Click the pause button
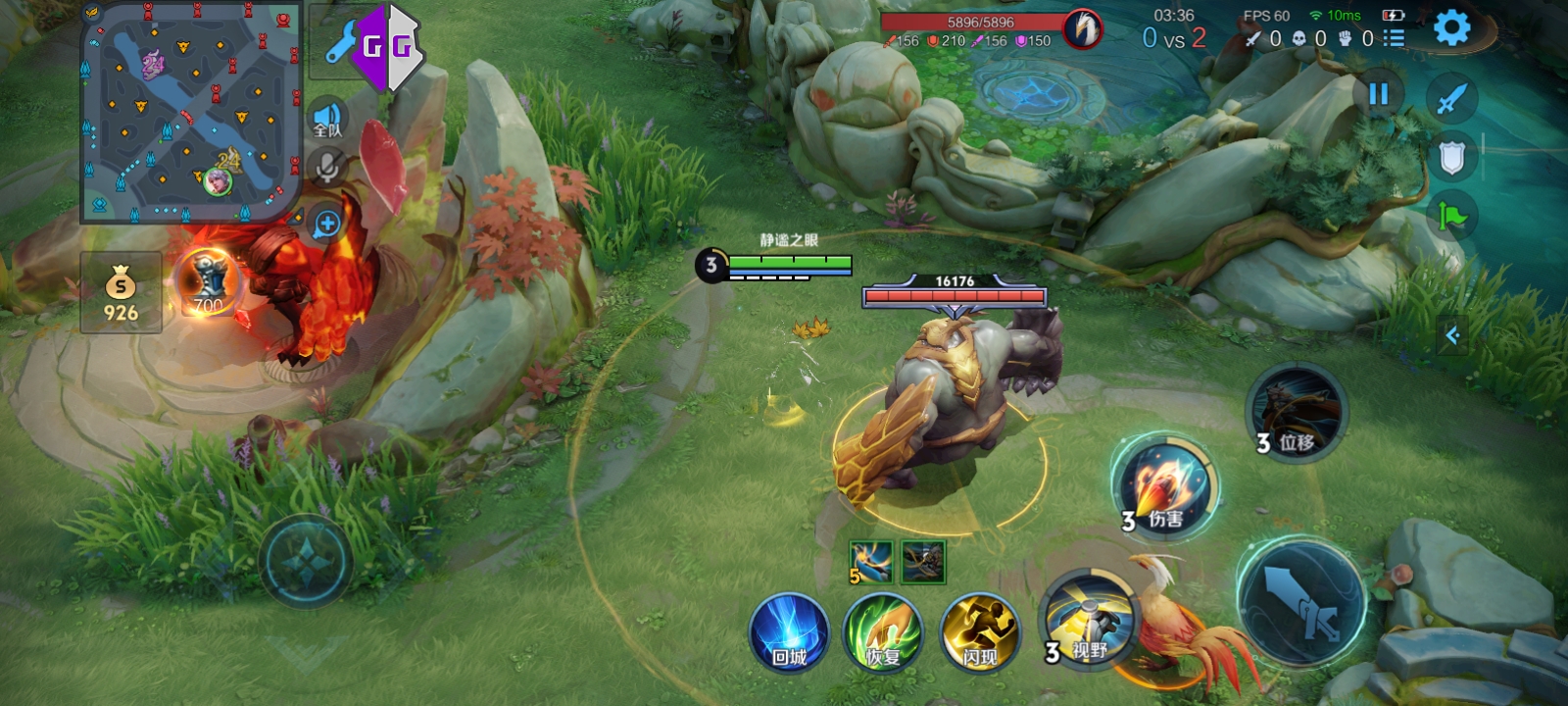Image resolution: width=1568 pixels, height=706 pixels. click(x=1378, y=94)
